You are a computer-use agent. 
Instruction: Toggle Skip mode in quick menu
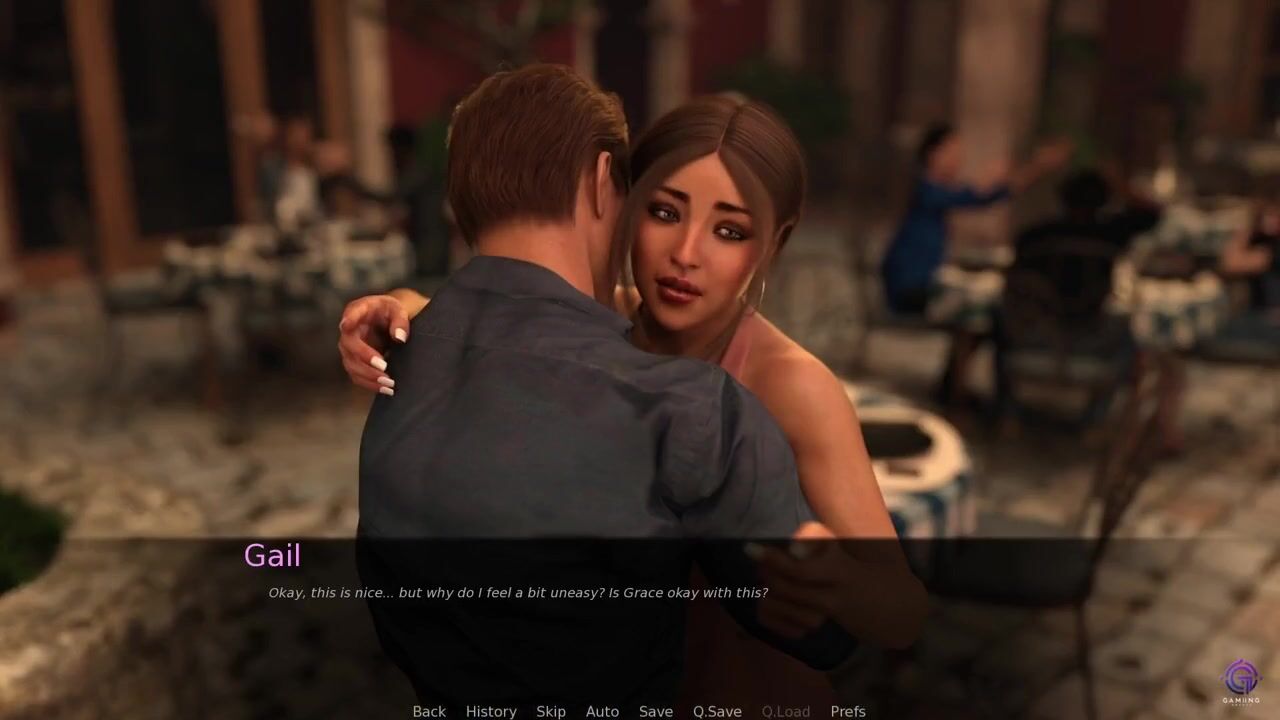551,711
